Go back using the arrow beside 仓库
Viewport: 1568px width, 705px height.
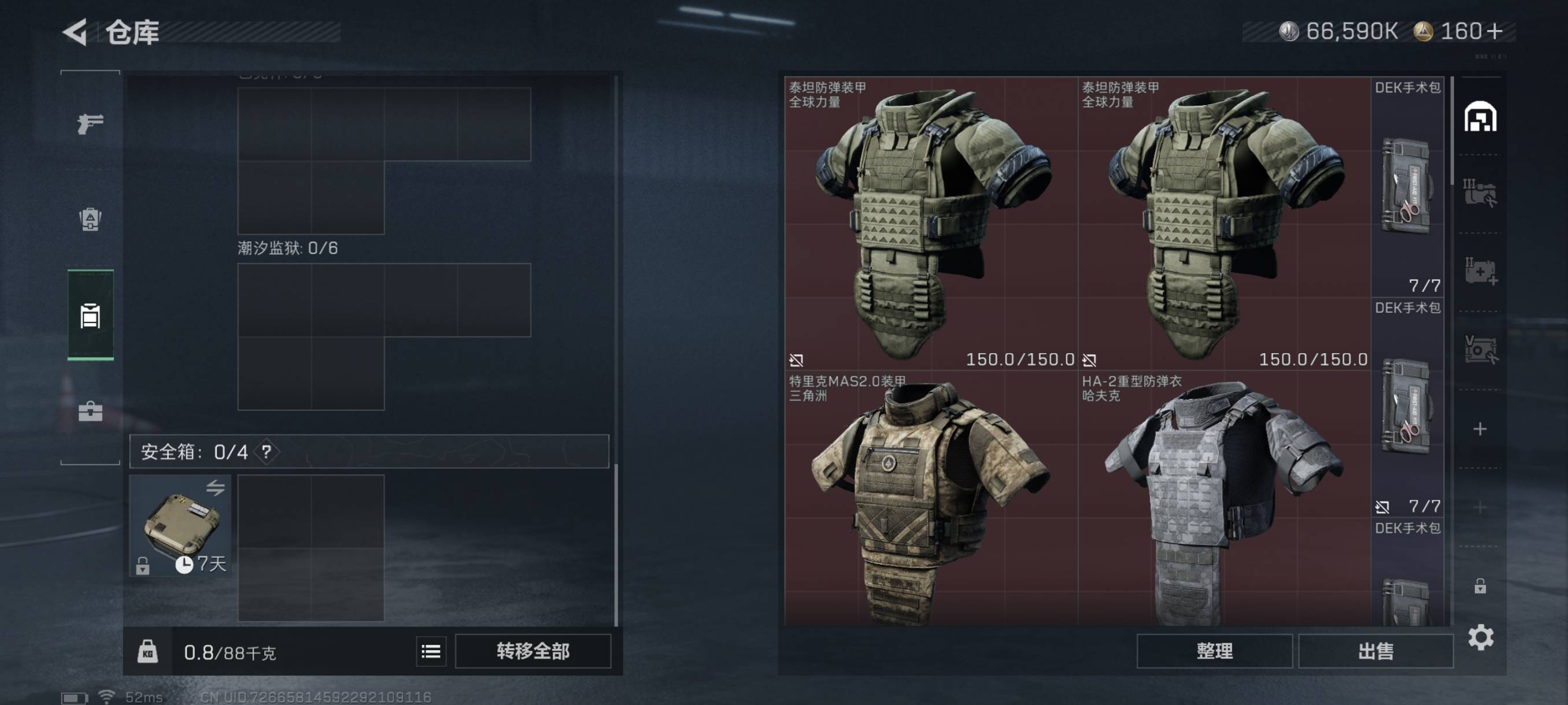tap(76, 32)
